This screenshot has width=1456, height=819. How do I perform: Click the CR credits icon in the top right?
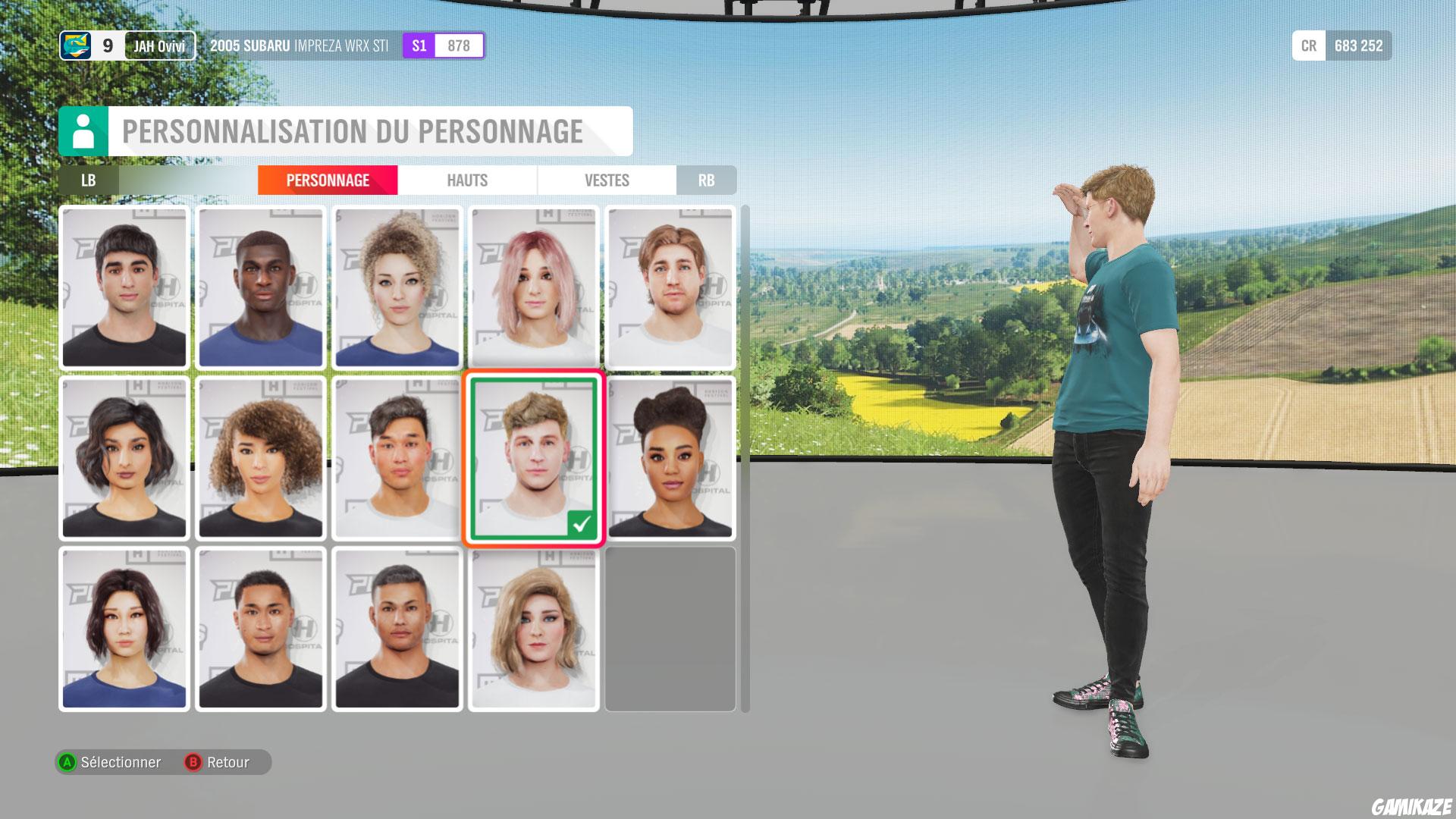pyautogui.click(x=1308, y=45)
